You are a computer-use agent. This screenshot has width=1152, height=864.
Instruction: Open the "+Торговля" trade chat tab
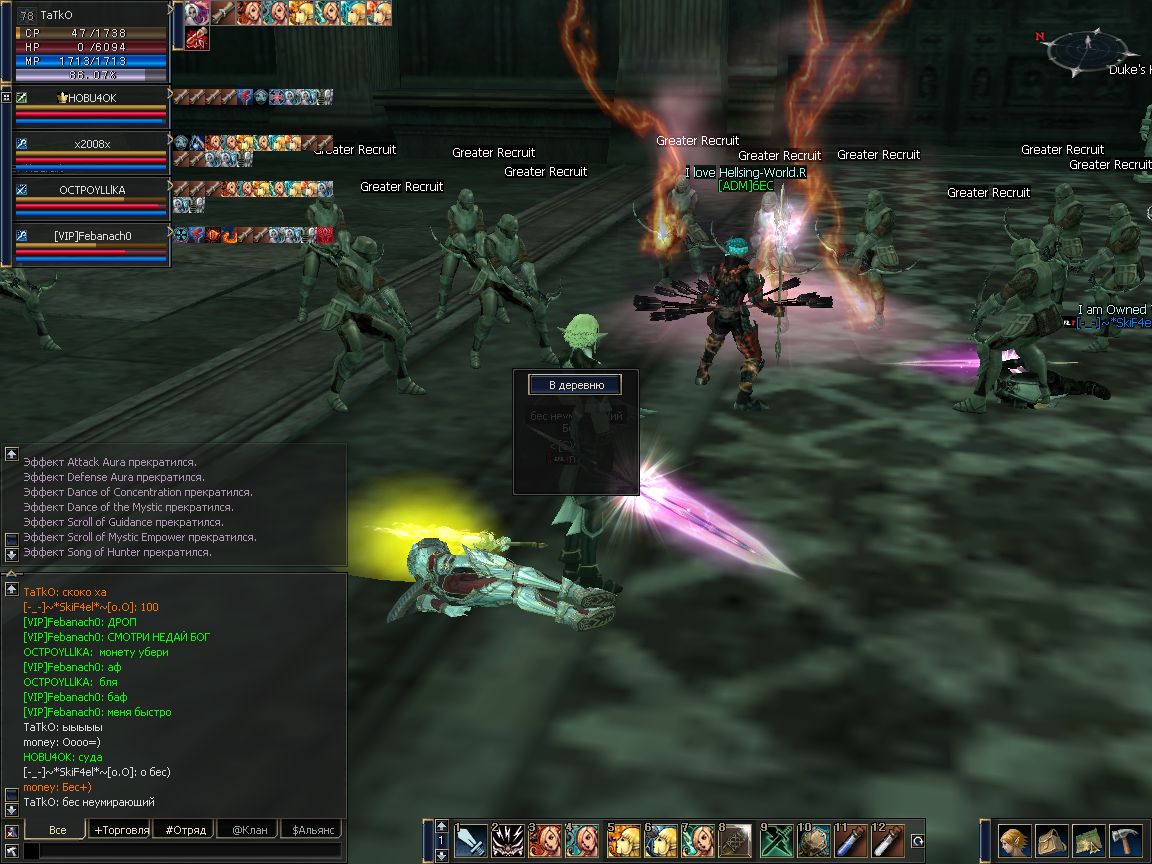(x=121, y=830)
